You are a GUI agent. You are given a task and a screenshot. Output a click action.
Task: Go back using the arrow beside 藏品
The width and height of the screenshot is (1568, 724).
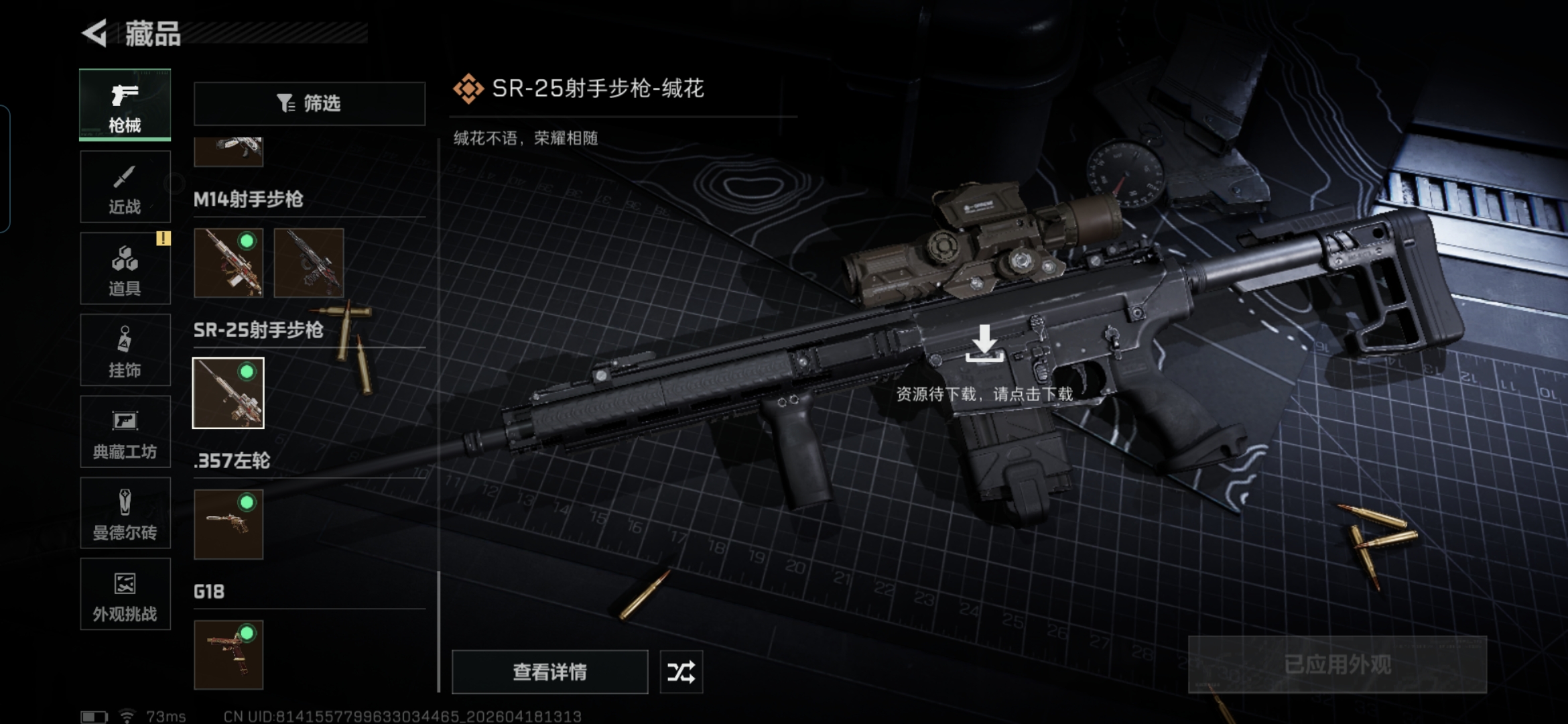(96, 34)
